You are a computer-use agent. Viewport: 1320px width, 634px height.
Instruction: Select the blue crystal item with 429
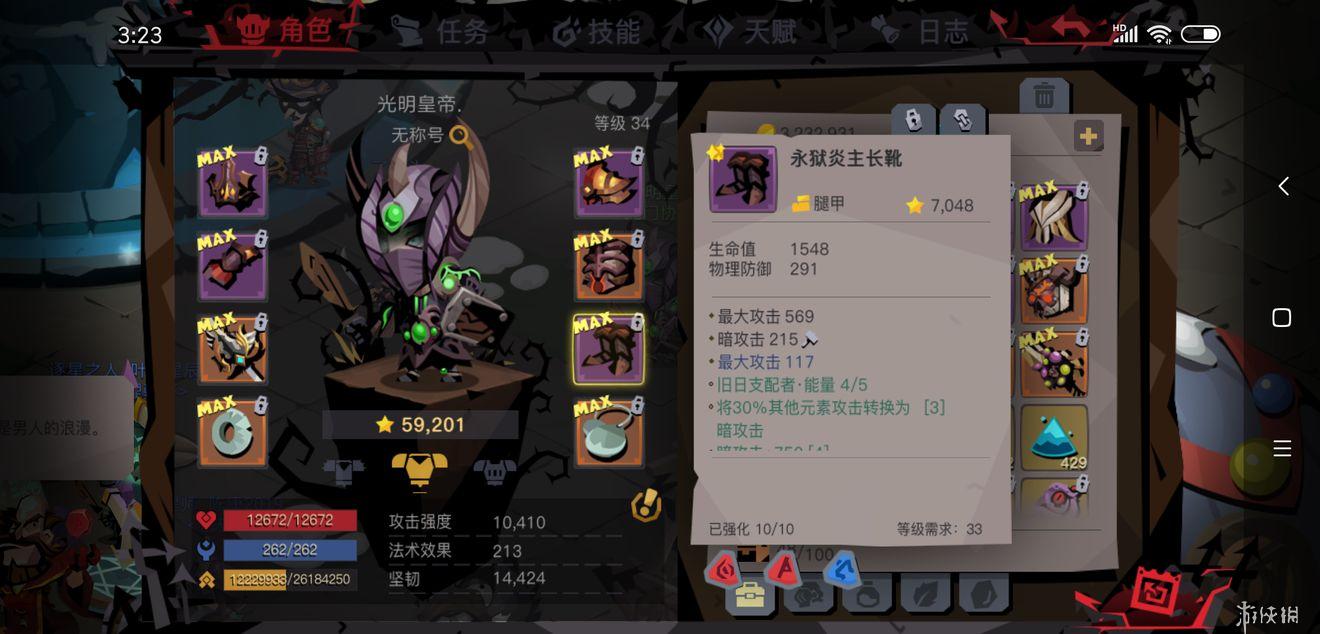coord(1054,438)
